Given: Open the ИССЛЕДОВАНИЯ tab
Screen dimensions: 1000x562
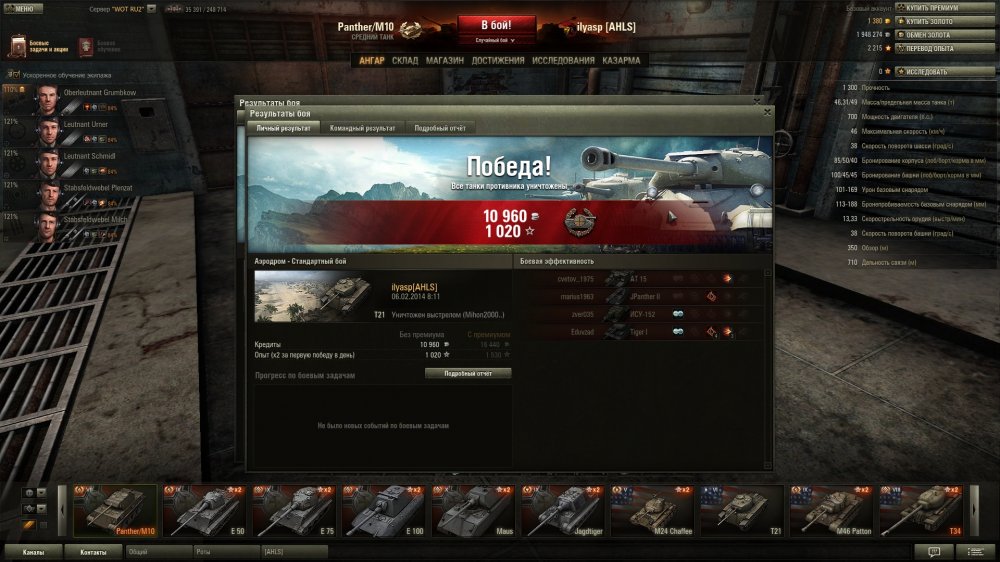Looking at the screenshot, I should (563, 60).
